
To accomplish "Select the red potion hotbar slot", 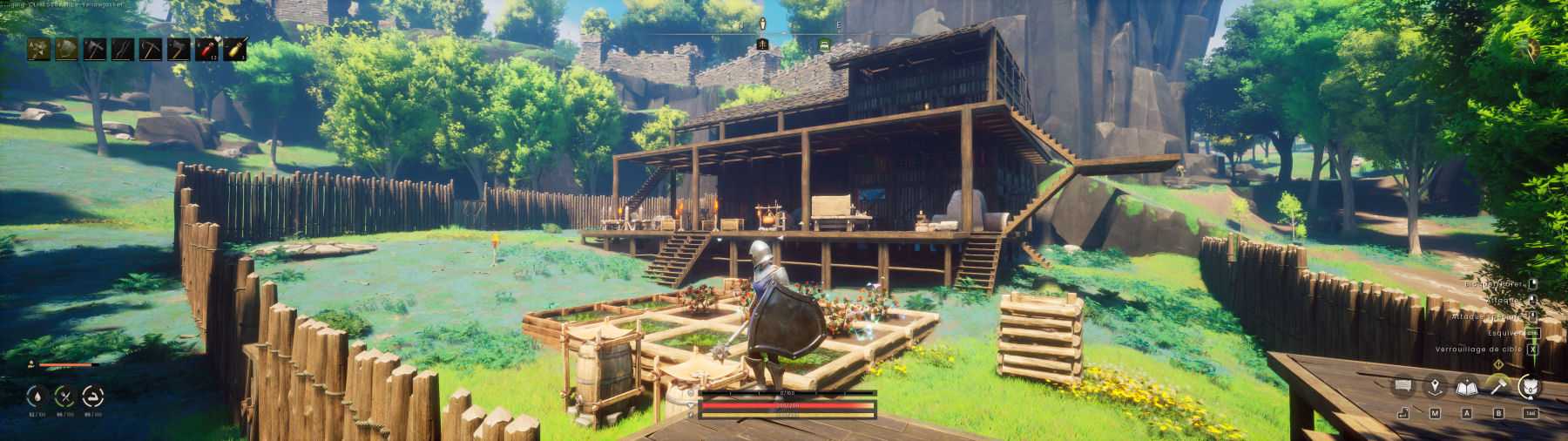I will pyautogui.click(x=206, y=49).
